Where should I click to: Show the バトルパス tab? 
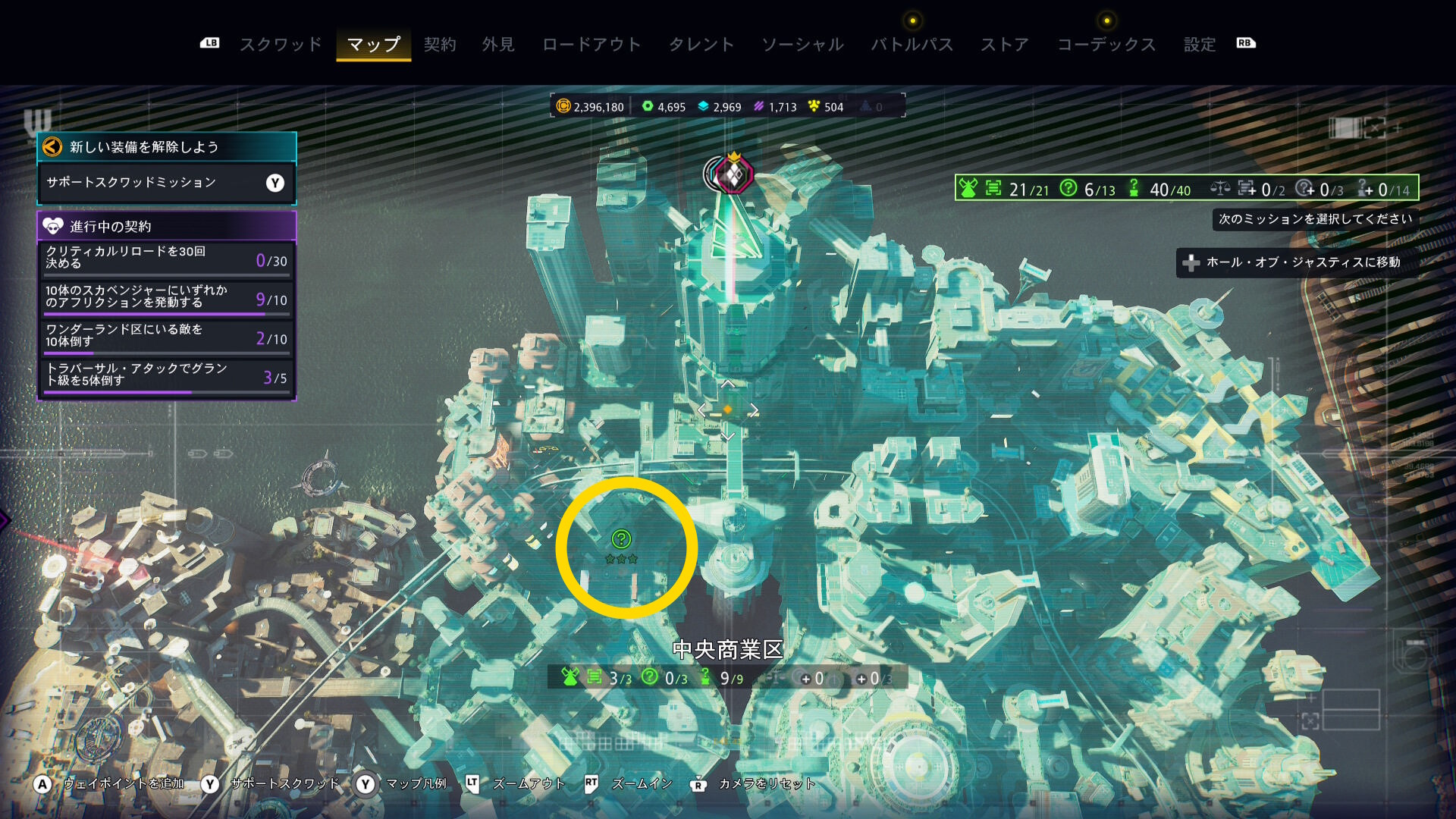click(912, 45)
